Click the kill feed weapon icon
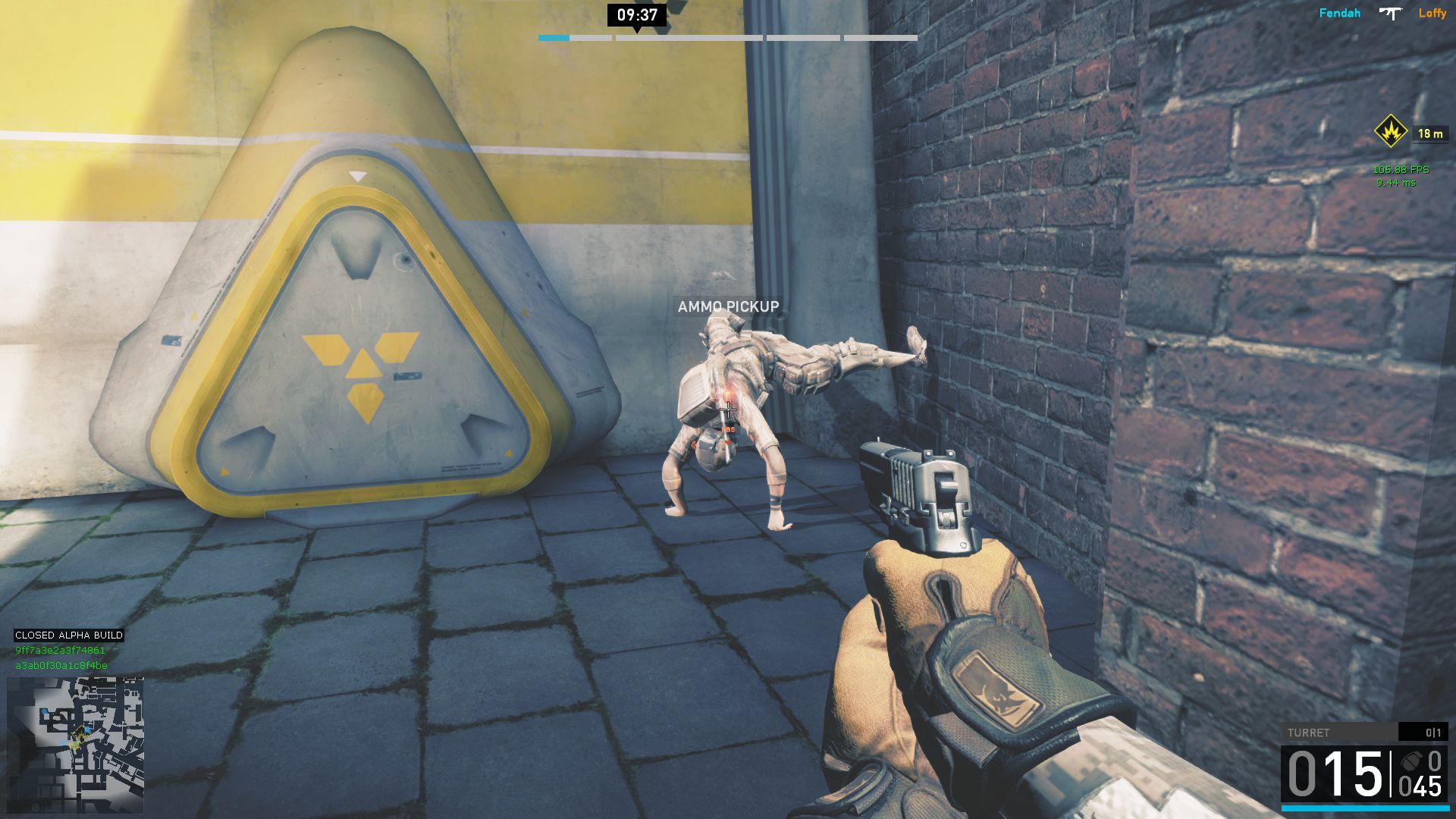The height and width of the screenshot is (819, 1456). 1390,13
